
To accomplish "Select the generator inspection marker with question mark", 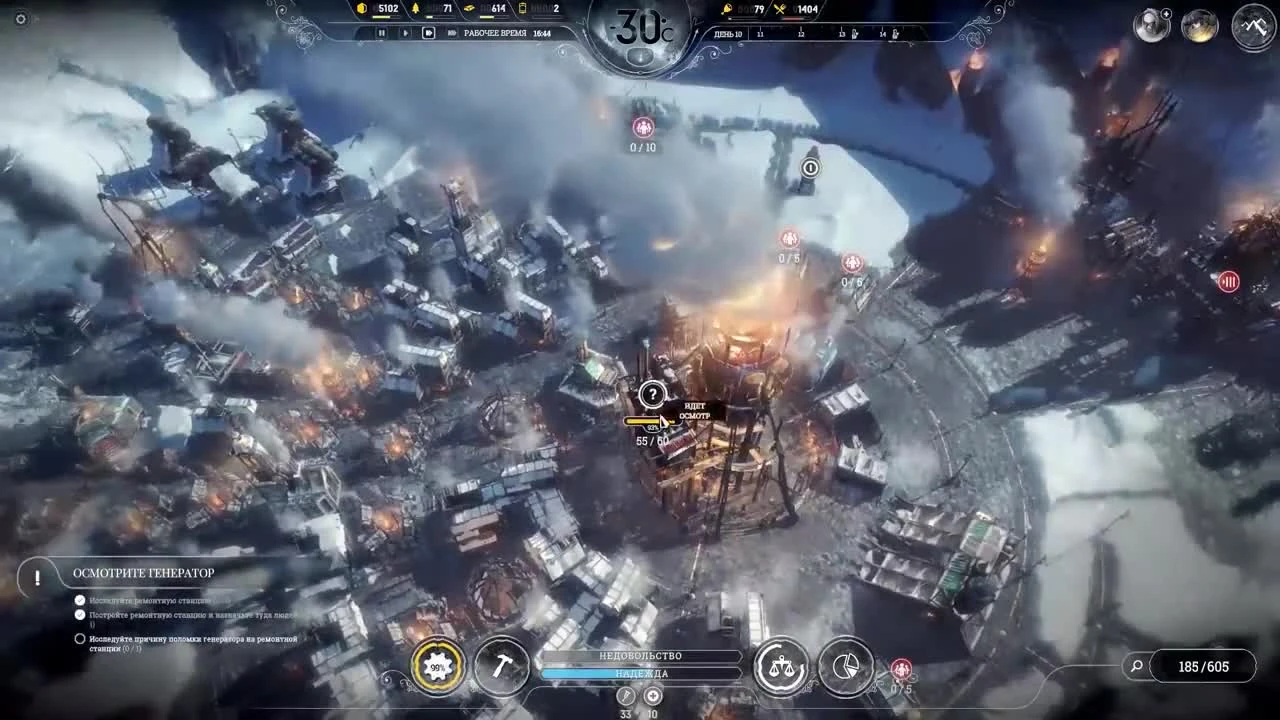I will coord(654,396).
